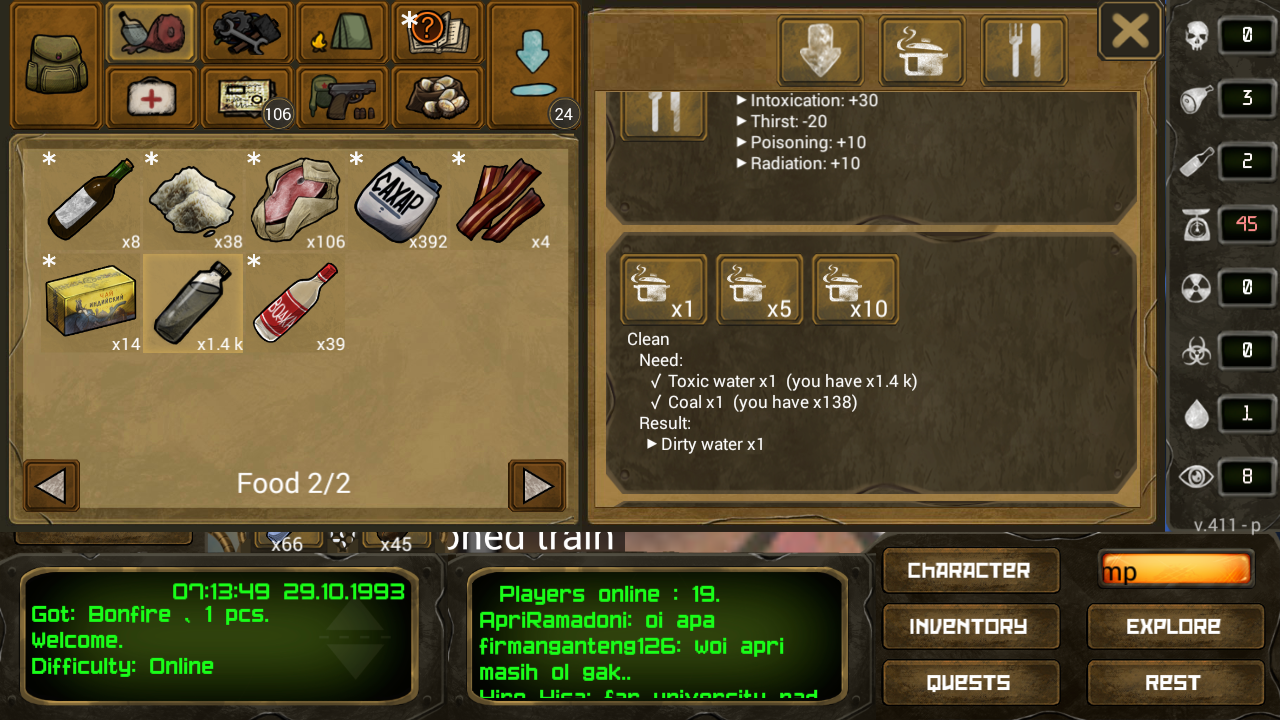The image size is (1280, 720).
Task: Cook clean recipe x10 times
Action: tap(855, 290)
